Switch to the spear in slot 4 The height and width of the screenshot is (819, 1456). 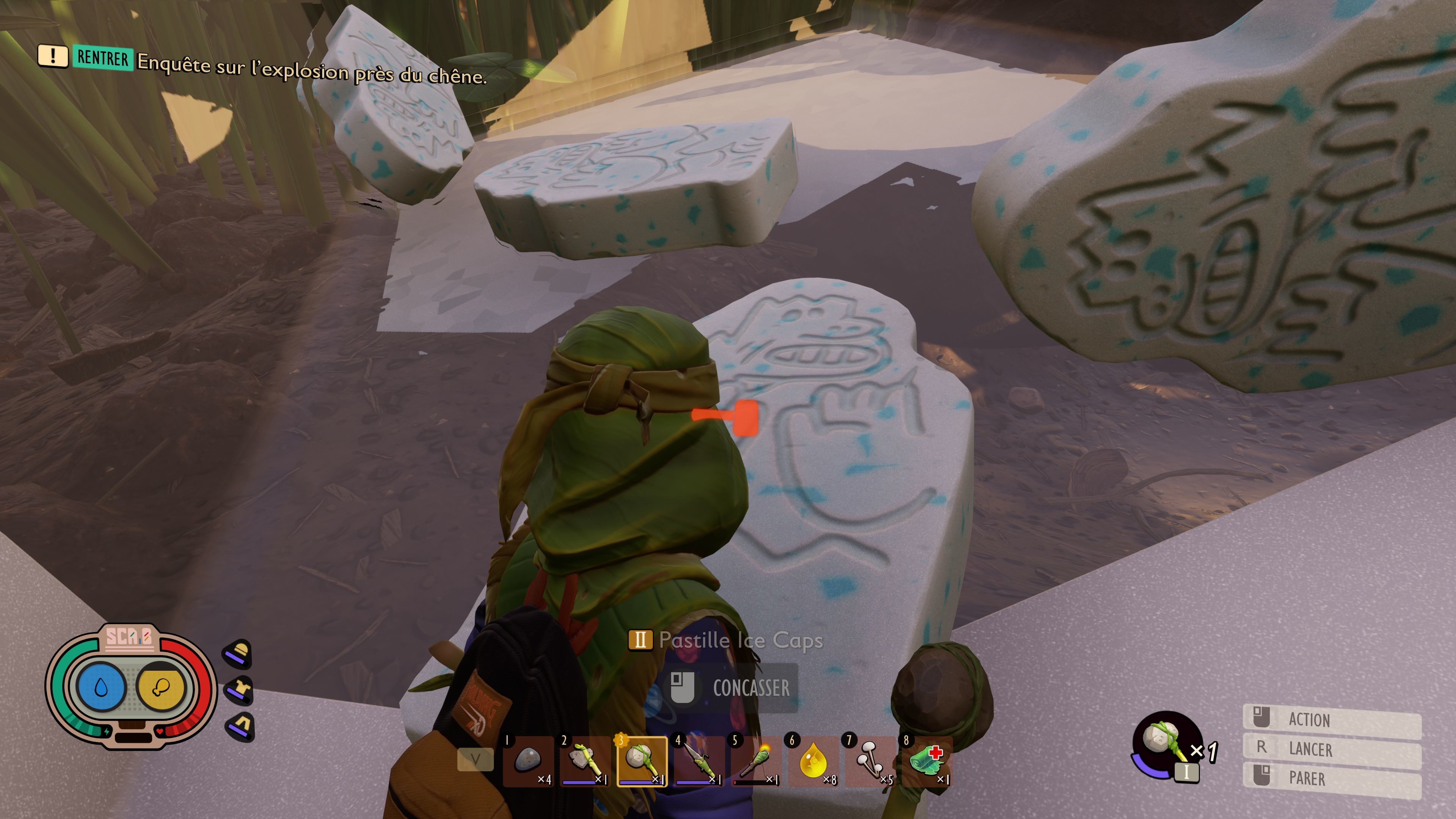(699, 761)
